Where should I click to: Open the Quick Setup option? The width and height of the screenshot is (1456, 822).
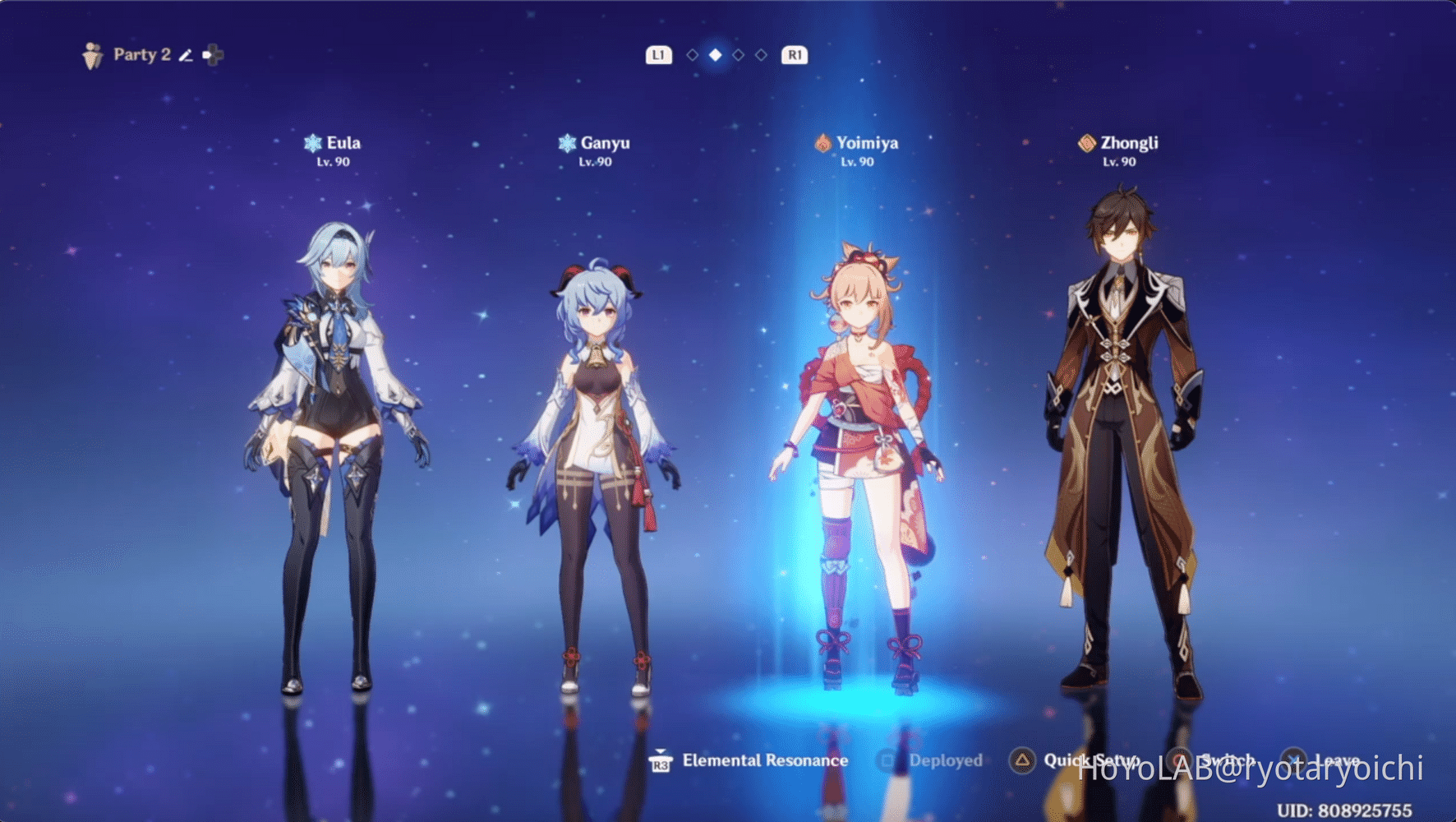[x=1076, y=760]
